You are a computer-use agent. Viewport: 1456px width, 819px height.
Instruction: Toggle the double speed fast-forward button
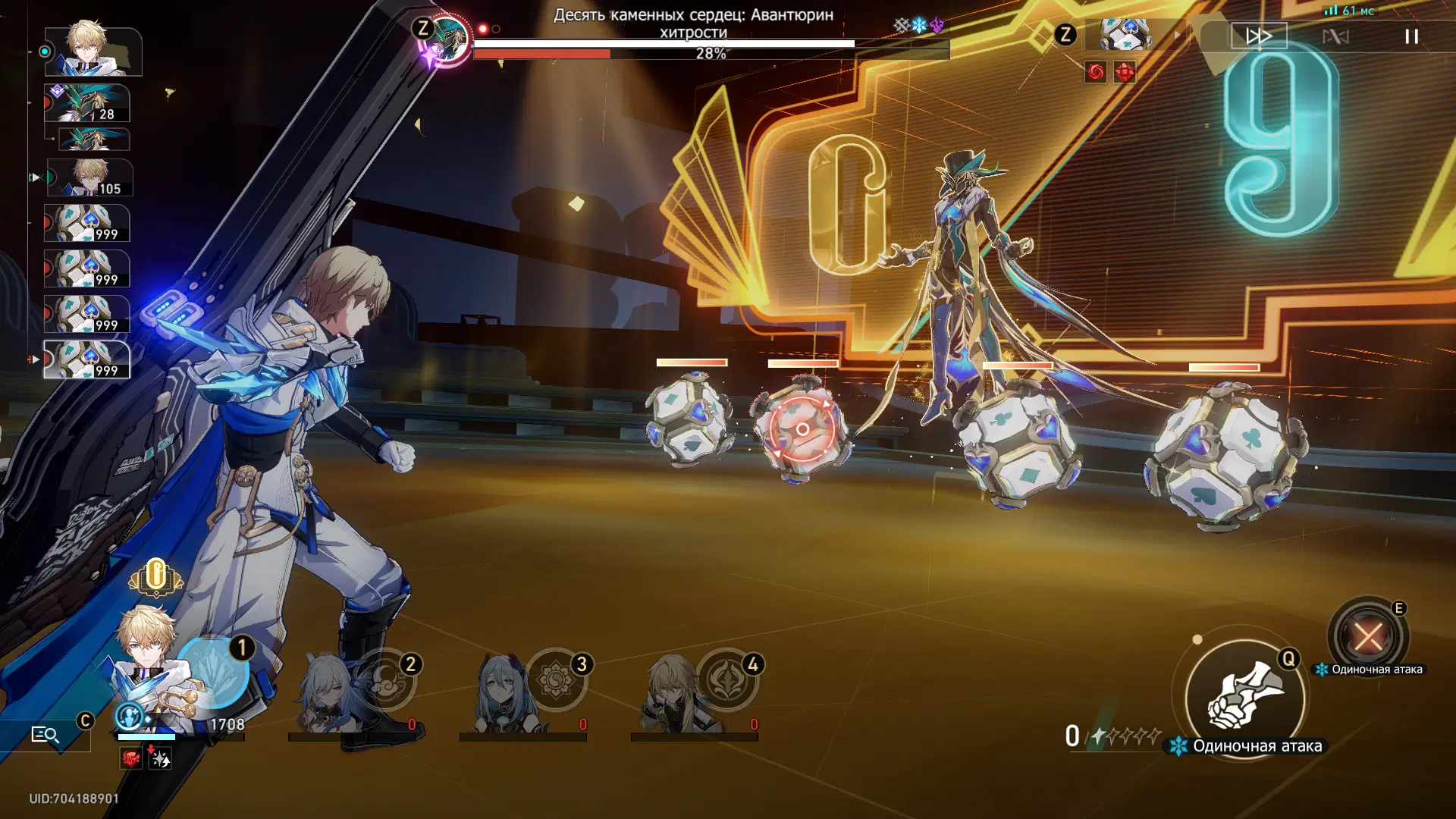(x=1259, y=36)
